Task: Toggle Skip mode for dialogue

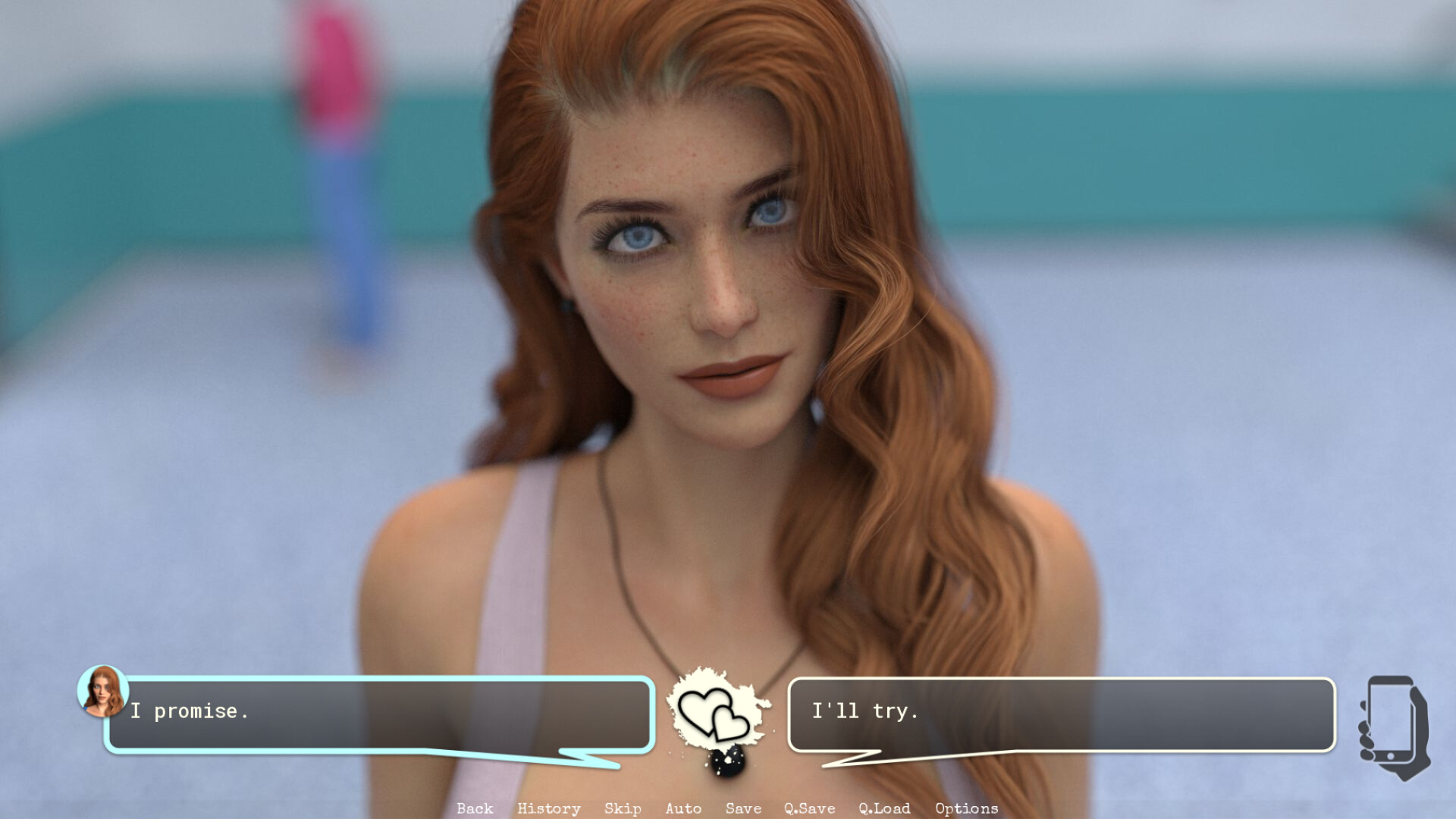Action: pos(621,808)
